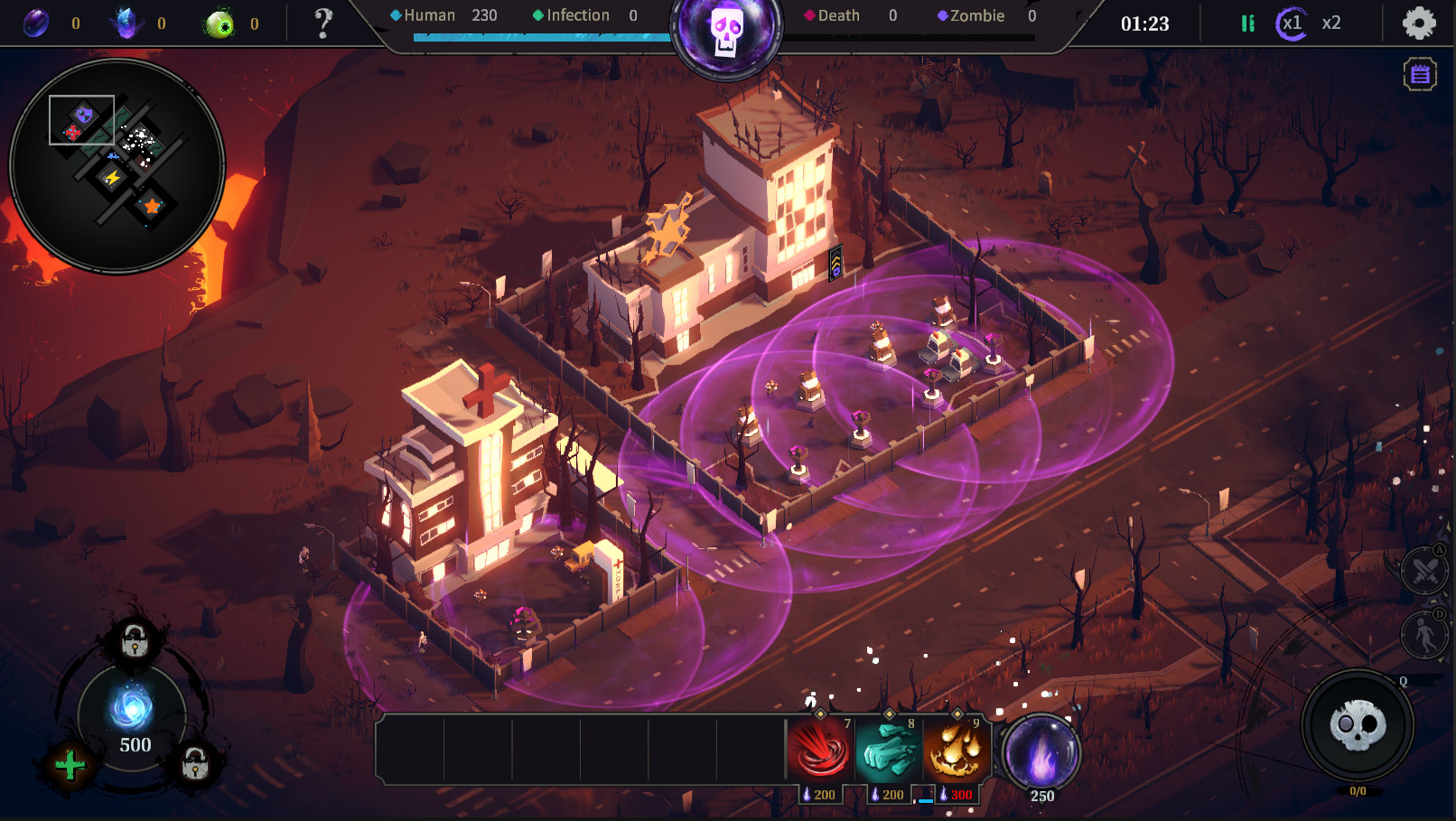Click the Human population progress bar
Screen dimensions: 1456x821
click(539, 37)
